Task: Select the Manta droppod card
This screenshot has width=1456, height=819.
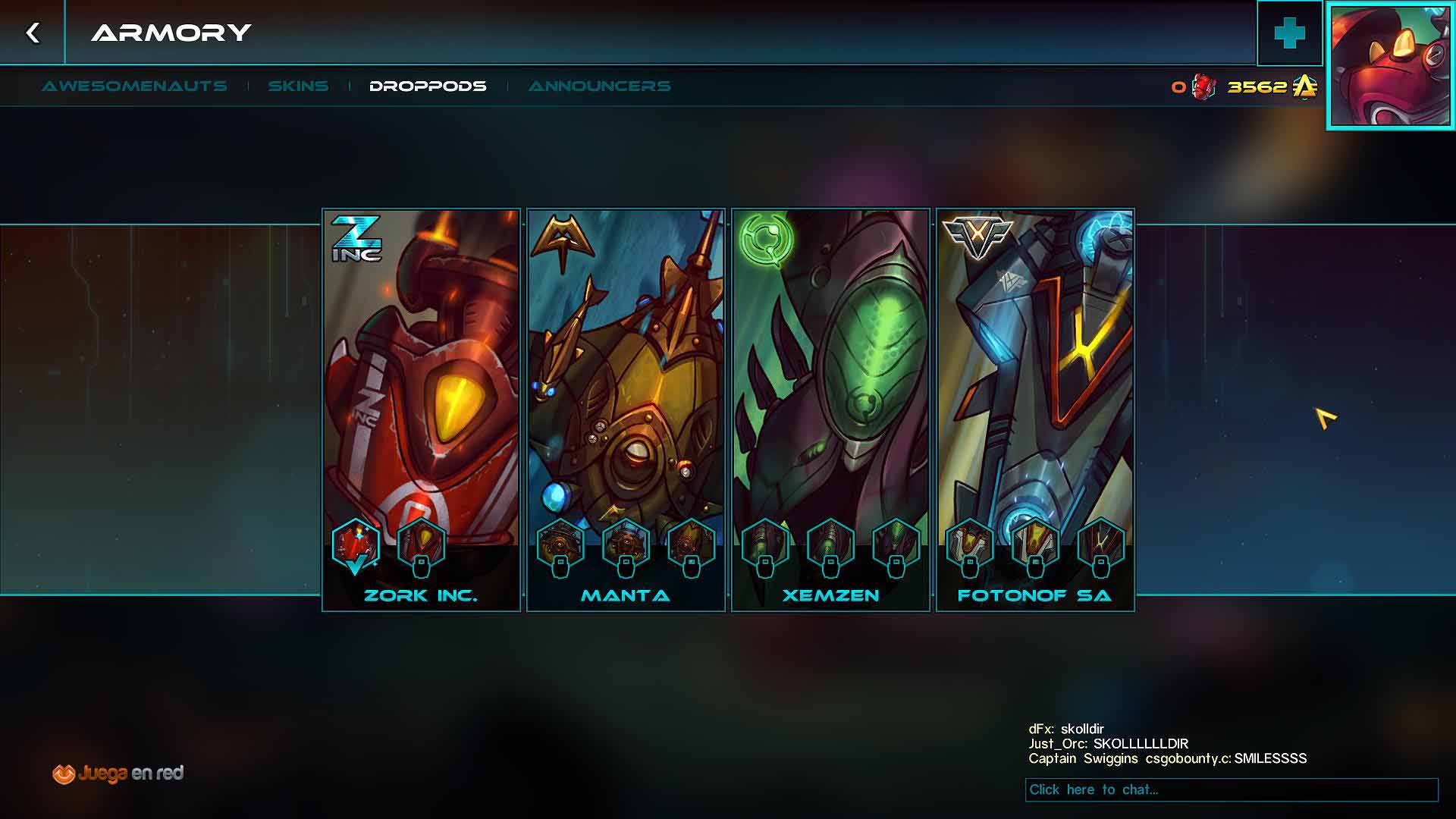Action: click(626, 379)
